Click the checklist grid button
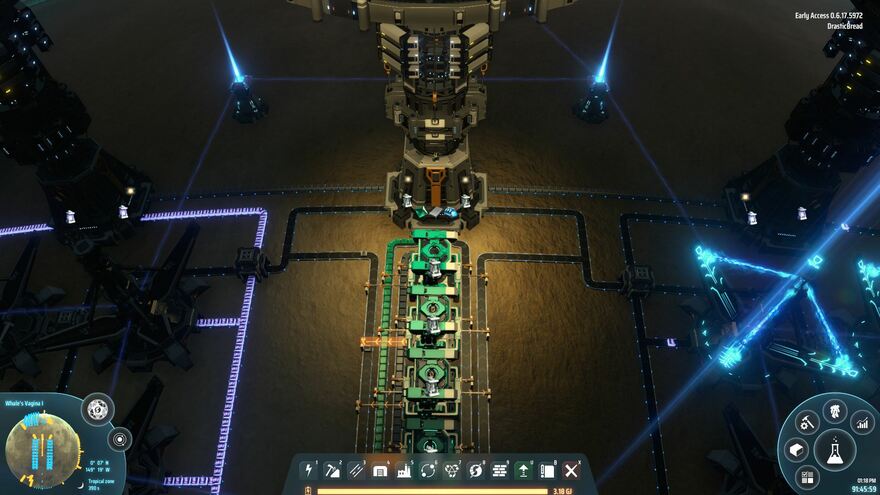Screen dimensions: 880x495 807,477
